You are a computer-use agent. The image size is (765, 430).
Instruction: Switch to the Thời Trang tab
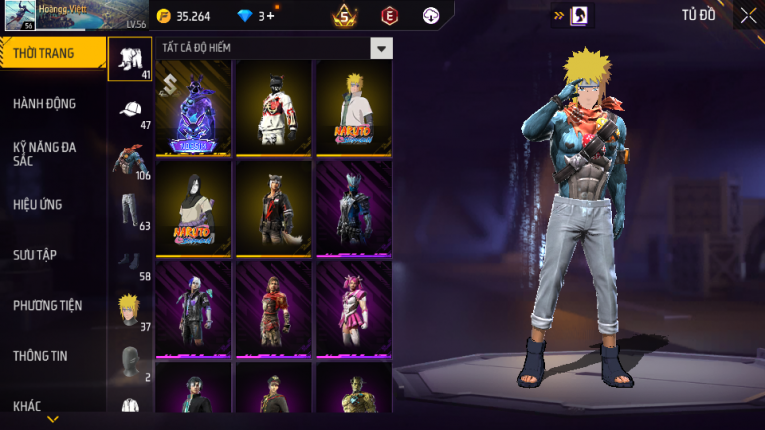click(x=52, y=54)
